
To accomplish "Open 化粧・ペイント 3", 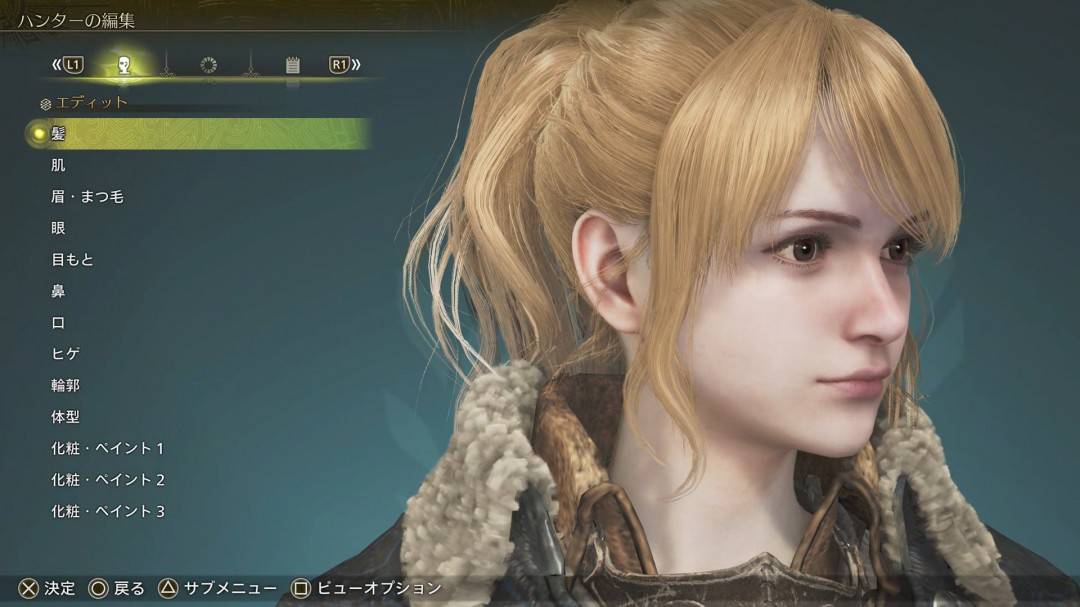I will point(108,511).
